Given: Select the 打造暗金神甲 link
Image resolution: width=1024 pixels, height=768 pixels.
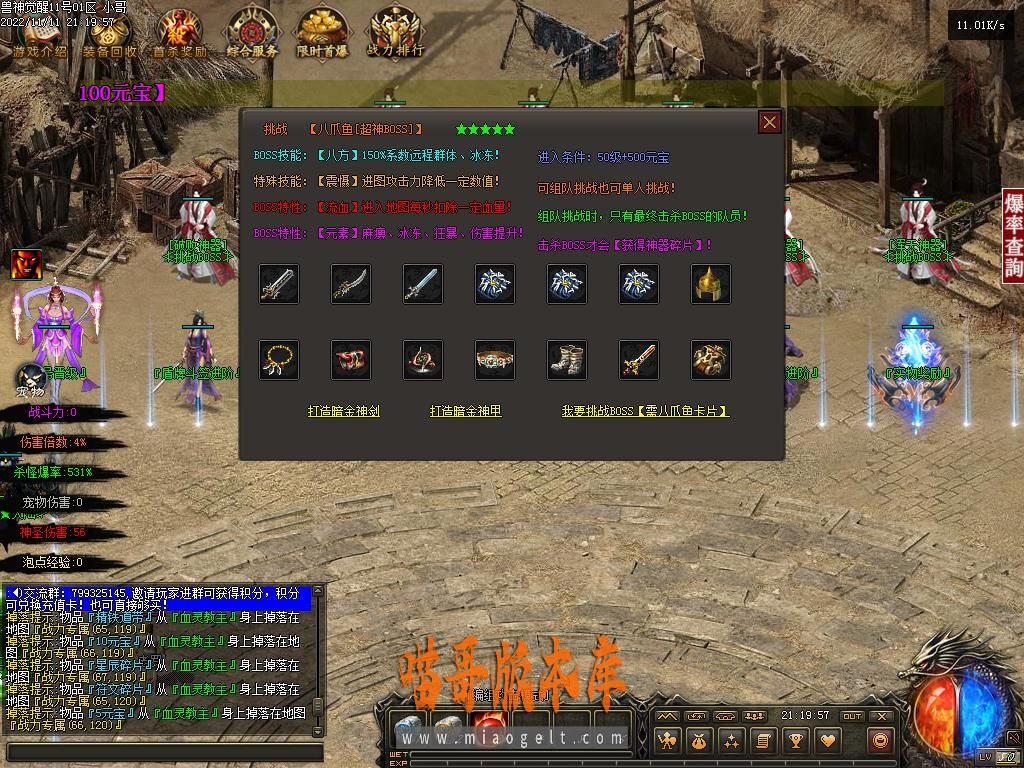Looking at the screenshot, I should [465, 411].
